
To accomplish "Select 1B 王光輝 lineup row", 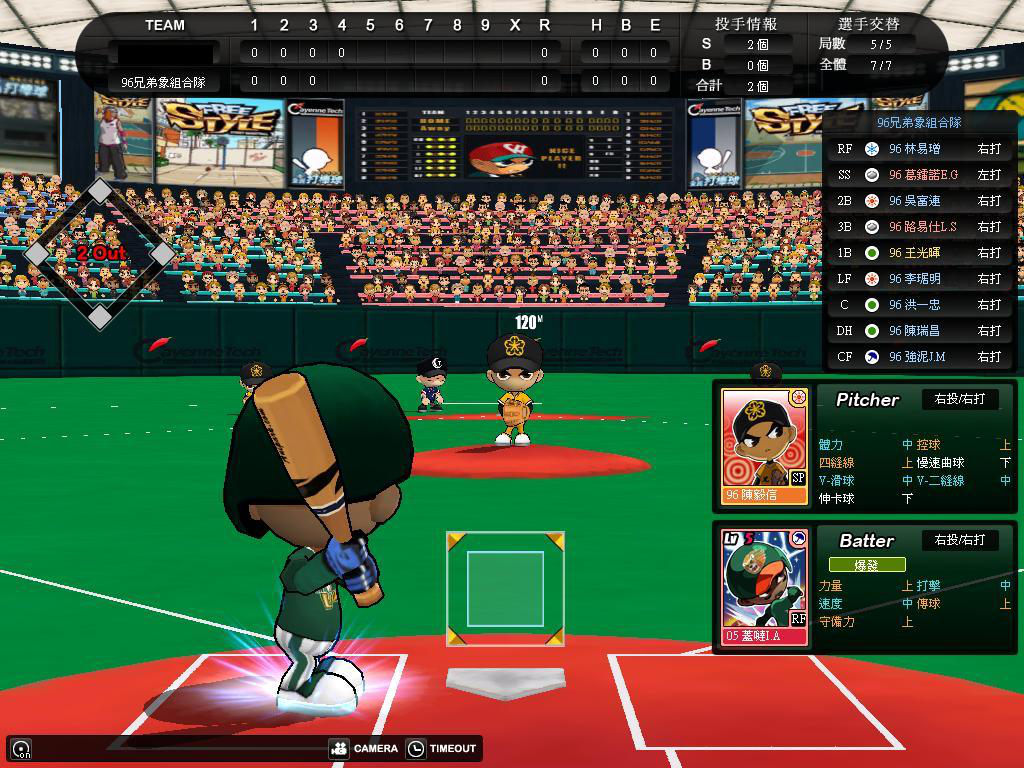I will 920,253.
